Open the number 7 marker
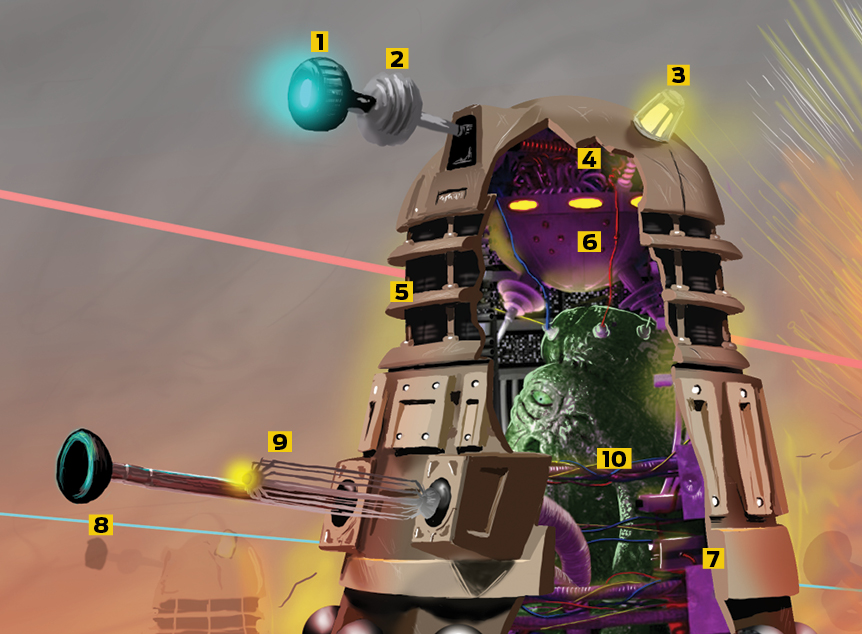Image resolution: width=862 pixels, height=634 pixels. (711, 559)
